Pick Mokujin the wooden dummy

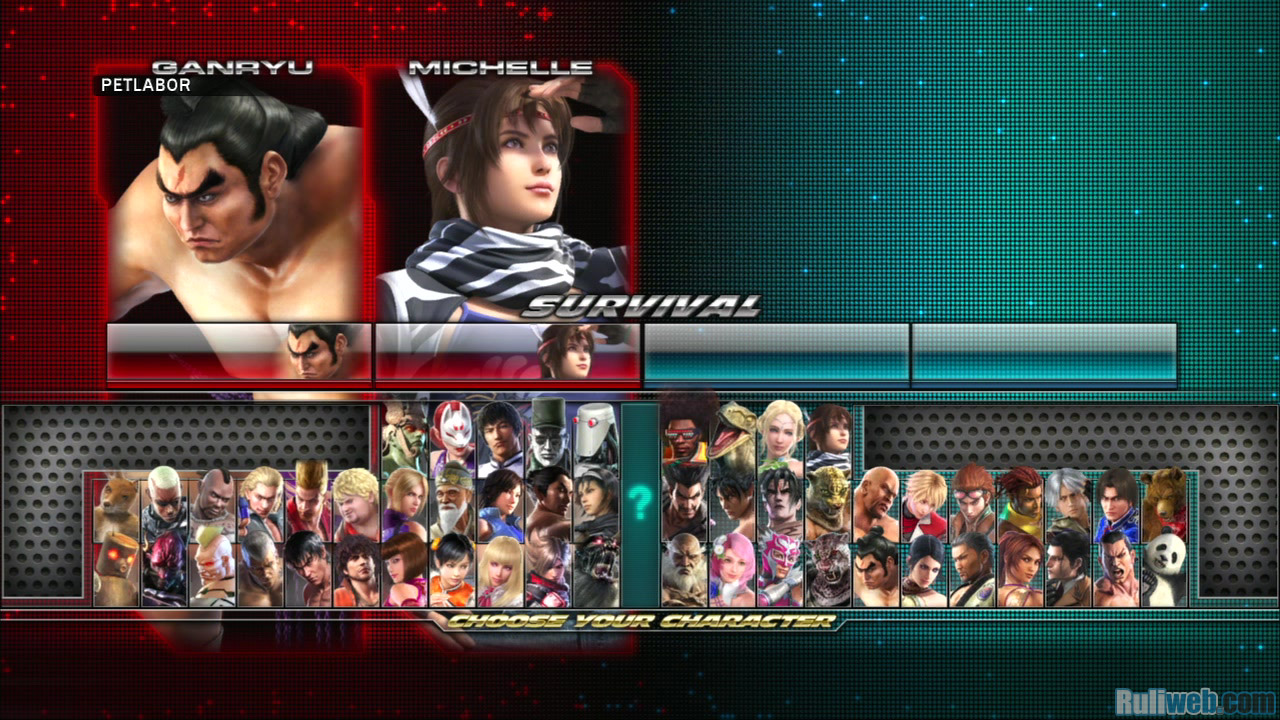click(116, 569)
